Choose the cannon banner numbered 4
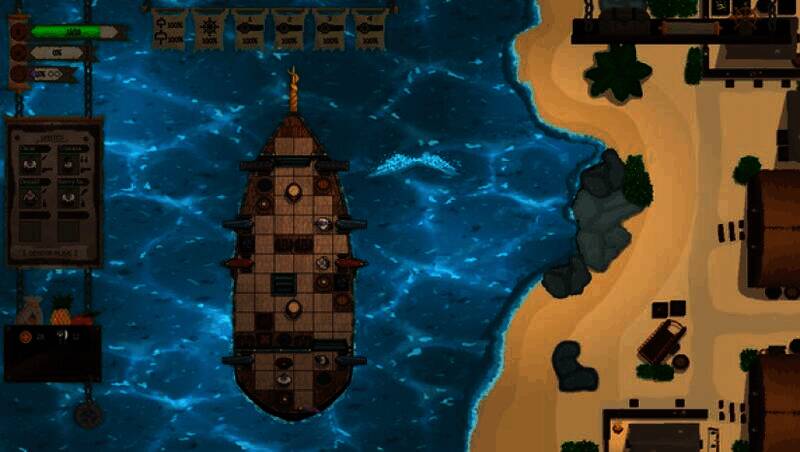This screenshot has height=452, width=800. coord(369,29)
